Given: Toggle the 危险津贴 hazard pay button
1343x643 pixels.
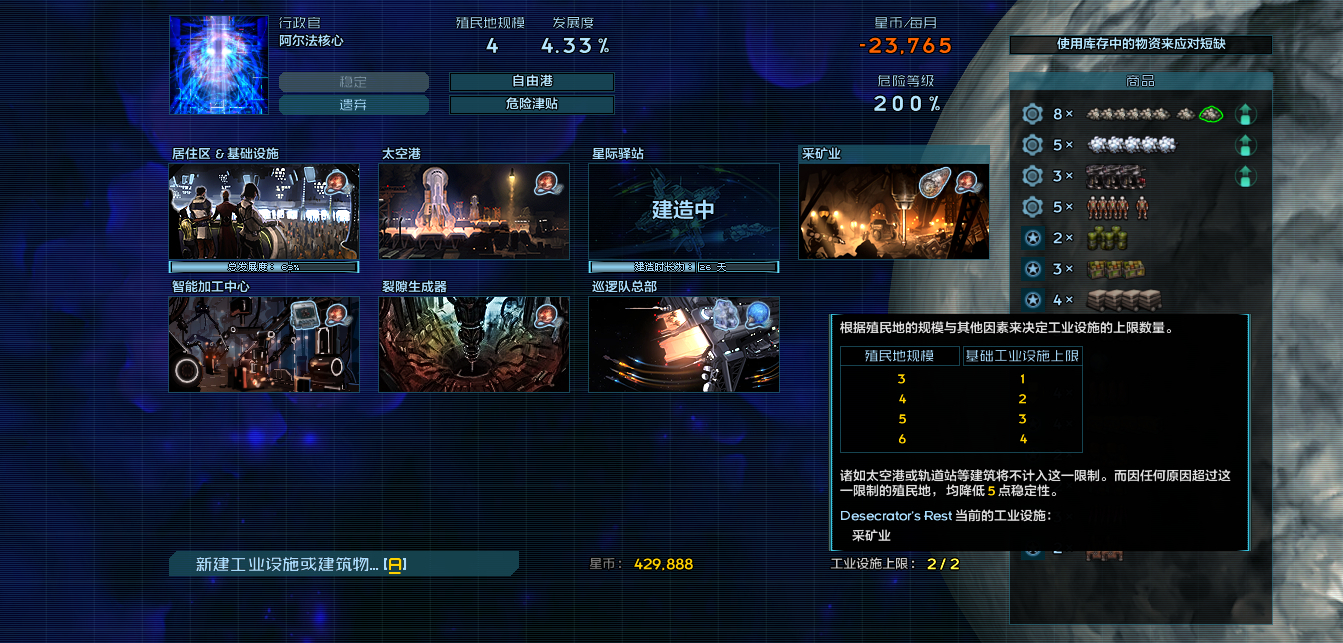Looking at the screenshot, I should click(531, 105).
